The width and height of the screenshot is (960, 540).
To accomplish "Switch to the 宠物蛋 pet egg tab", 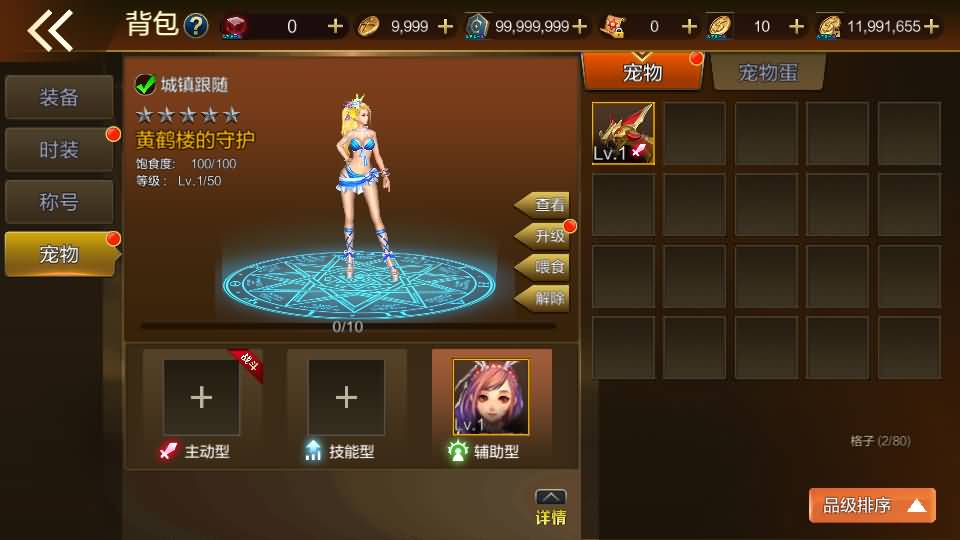I will [x=767, y=72].
